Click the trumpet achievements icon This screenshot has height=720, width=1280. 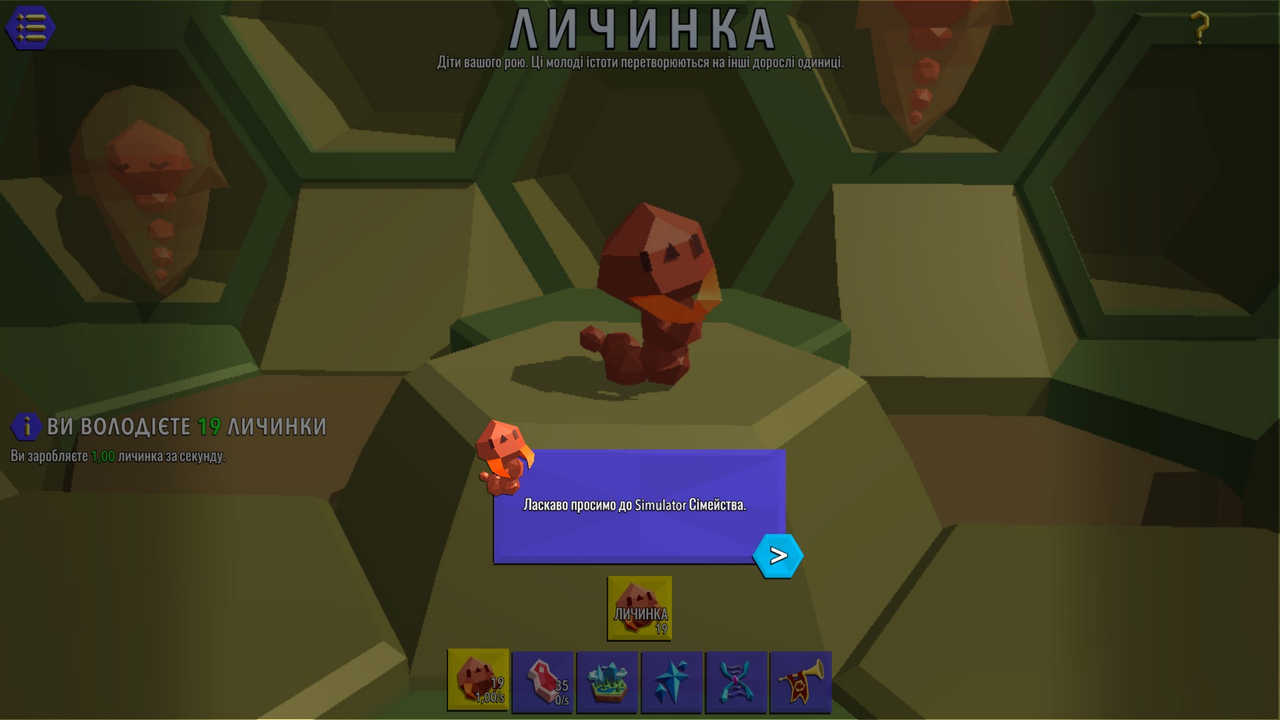(x=800, y=682)
